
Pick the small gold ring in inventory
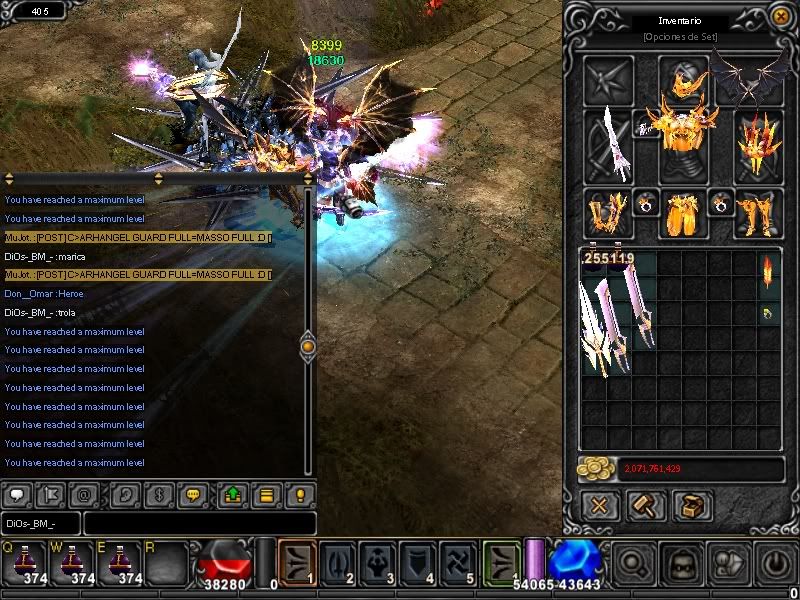[x=769, y=314]
